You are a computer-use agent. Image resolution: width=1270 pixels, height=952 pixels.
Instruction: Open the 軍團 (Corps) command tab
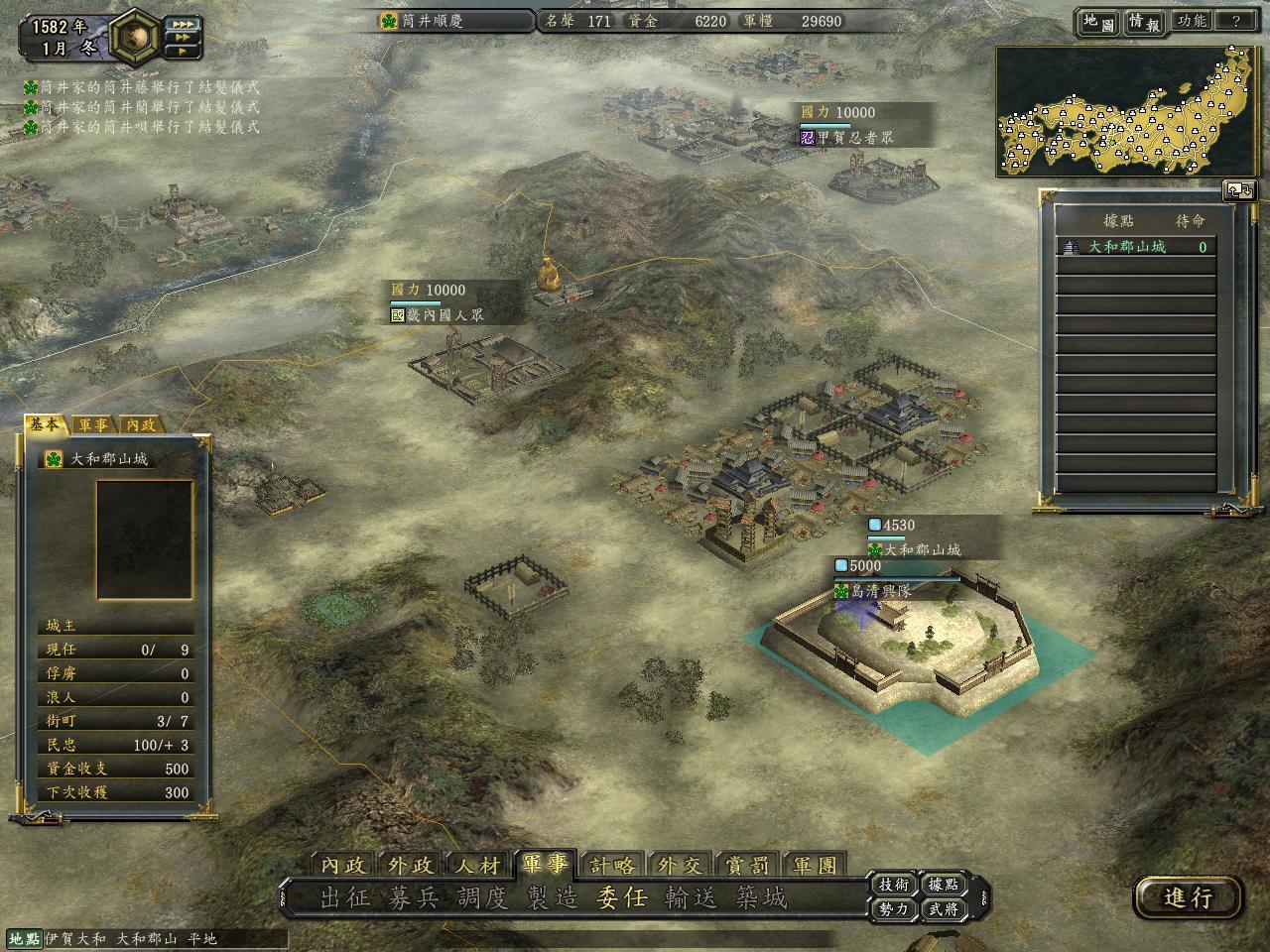click(815, 865)
